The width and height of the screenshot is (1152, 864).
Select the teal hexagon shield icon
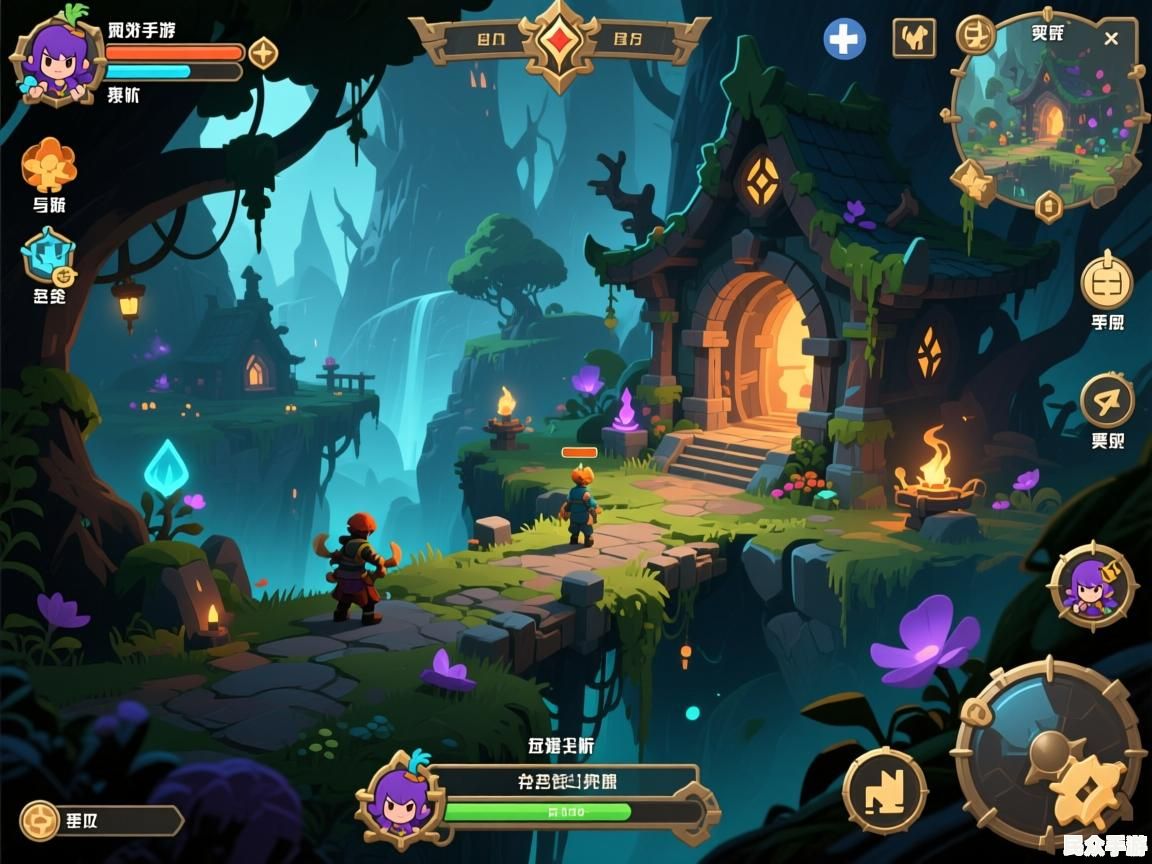click(48, 256)
